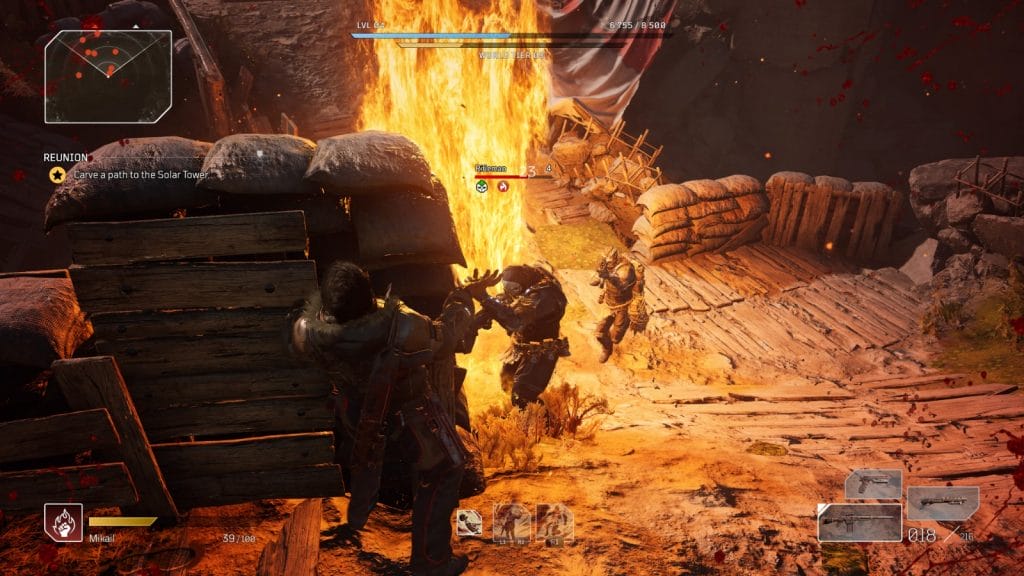
Task: Select the highlighted assault rifle slot
Action: click(859, 522)
